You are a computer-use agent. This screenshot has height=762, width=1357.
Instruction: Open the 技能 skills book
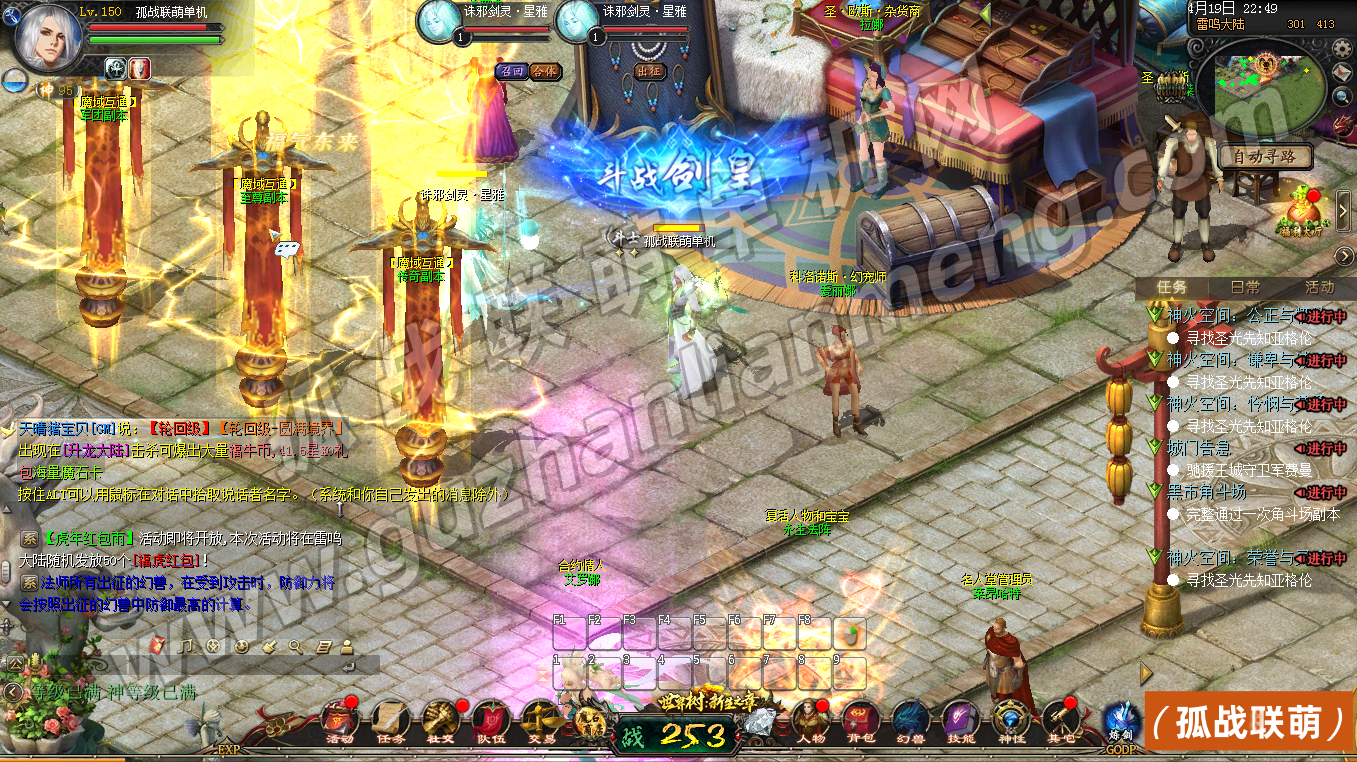(x=961, y=718)
